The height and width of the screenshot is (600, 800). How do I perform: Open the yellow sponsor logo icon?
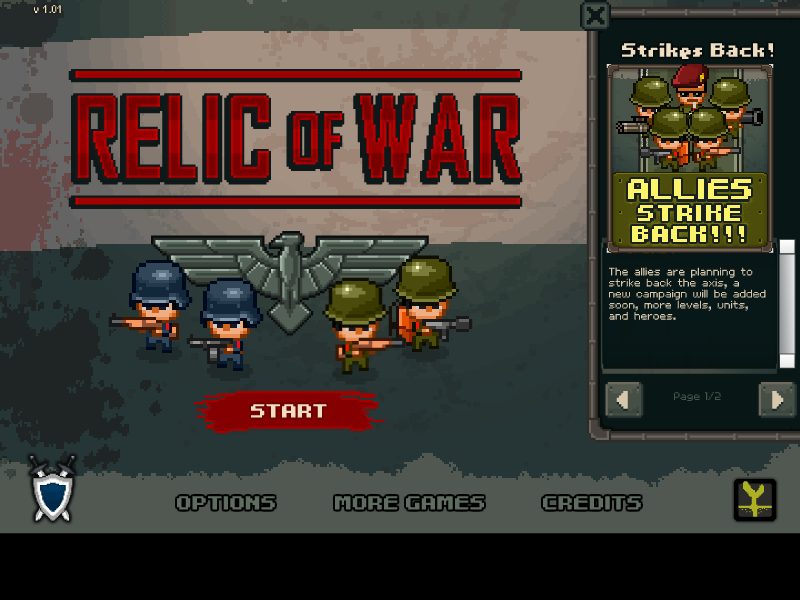click(x=754, y=499)
